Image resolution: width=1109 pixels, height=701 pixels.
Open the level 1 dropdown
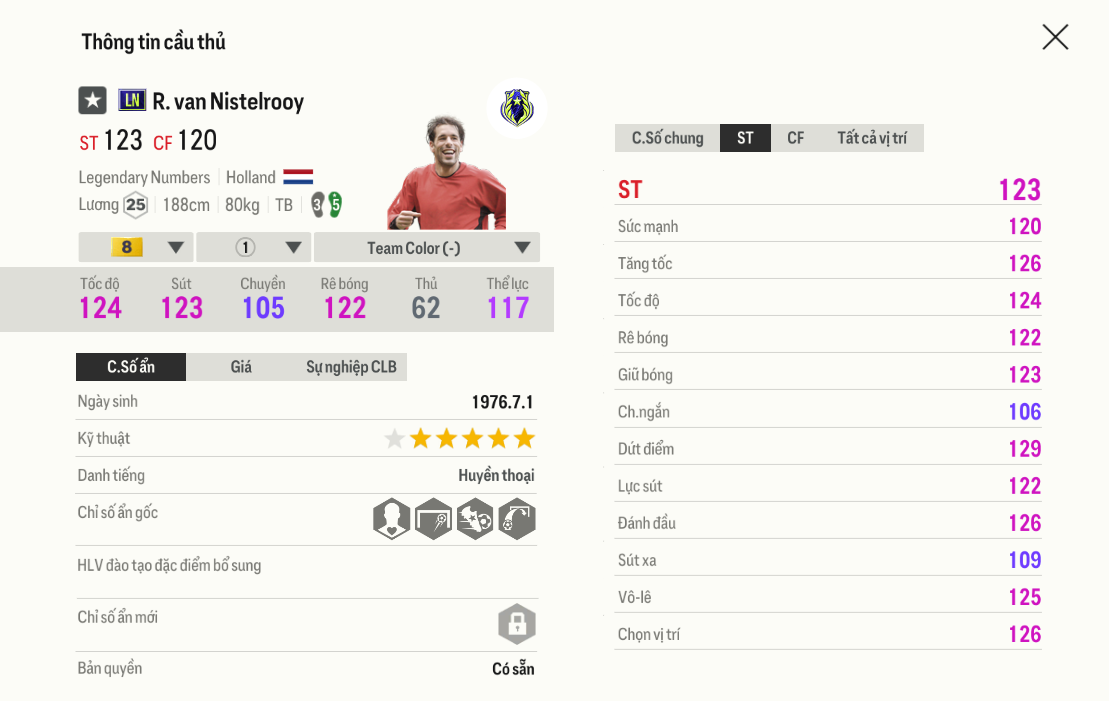click(254, 247)
